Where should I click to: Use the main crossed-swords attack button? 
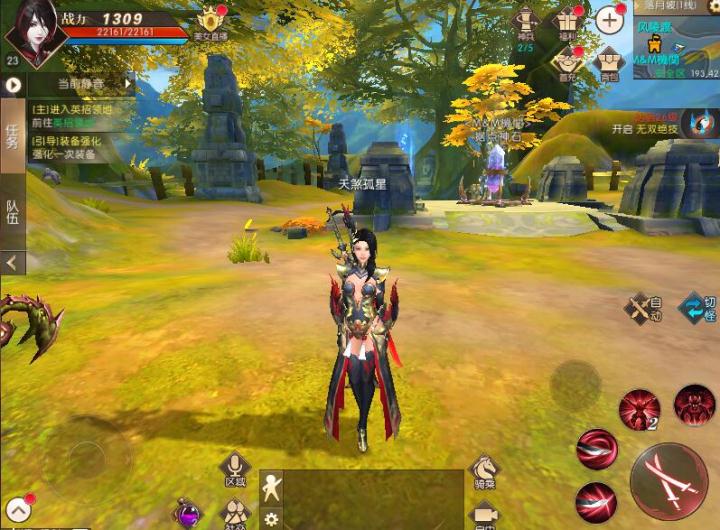point(669,479)
